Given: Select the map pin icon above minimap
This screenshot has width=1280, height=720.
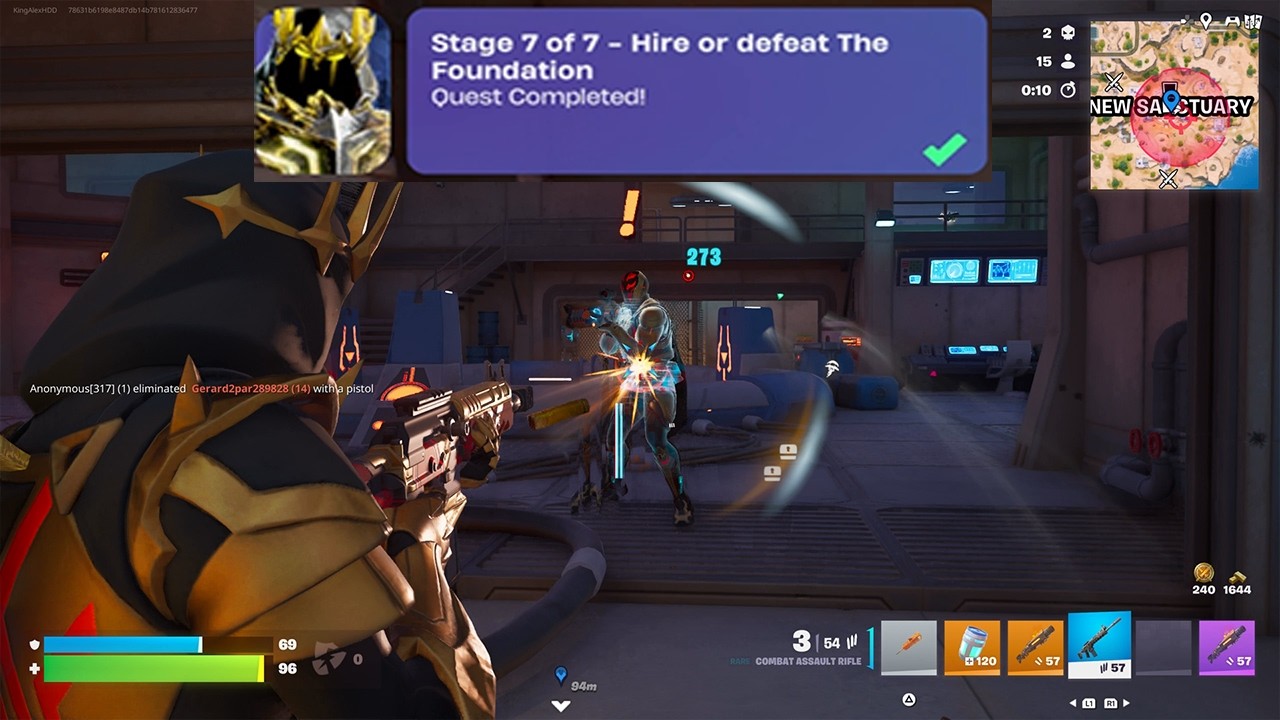Looking at the screenshot, I should point(1206,20).
